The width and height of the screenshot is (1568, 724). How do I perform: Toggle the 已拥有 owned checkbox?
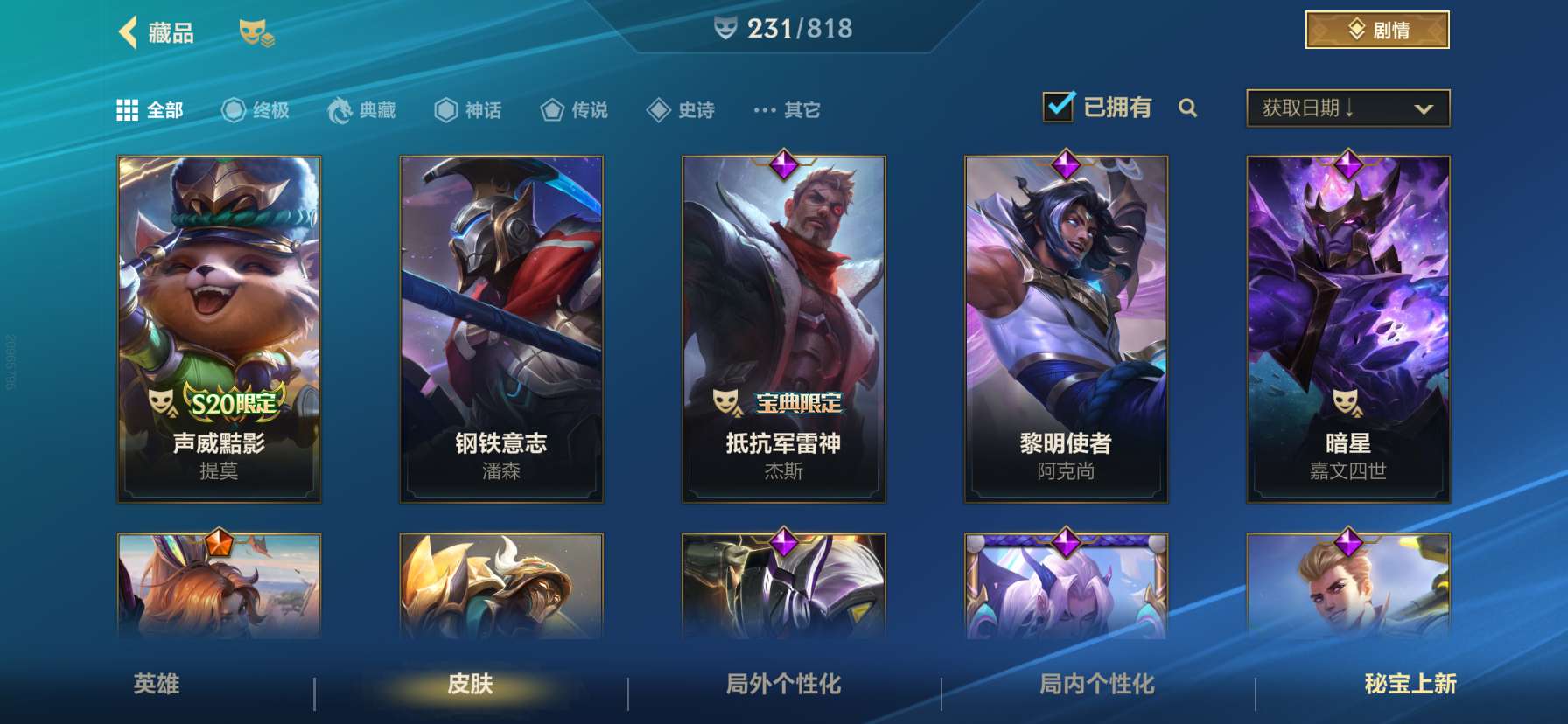[1060, 105]
